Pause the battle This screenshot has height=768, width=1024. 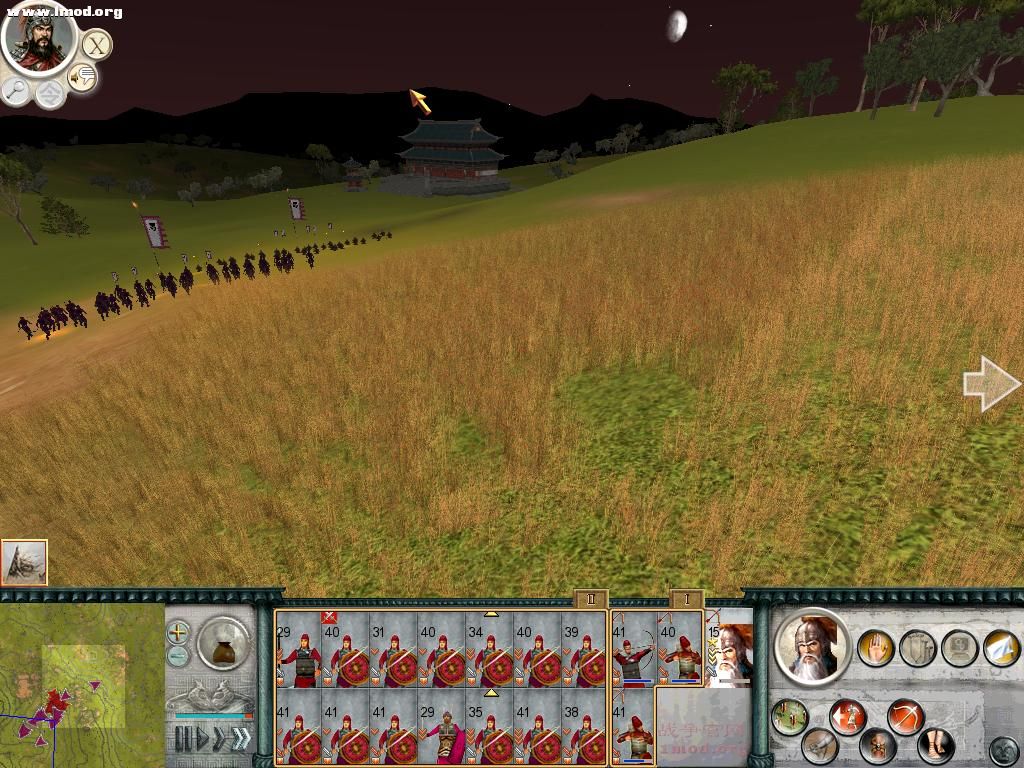(183, 739)
